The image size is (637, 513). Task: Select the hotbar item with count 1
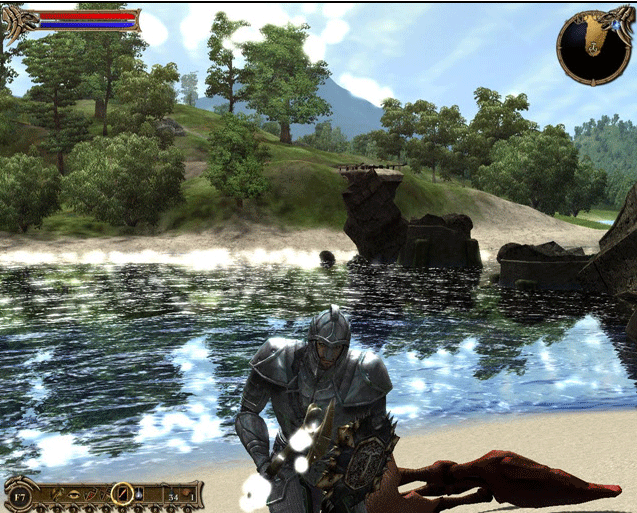[189, 496]
